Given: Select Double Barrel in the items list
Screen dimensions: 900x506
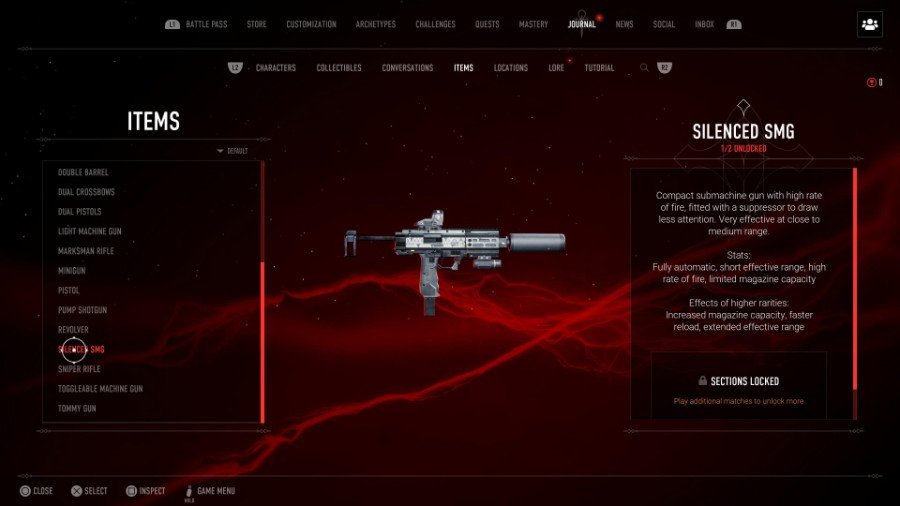Looking at the screenshot, I should click(x=83, y=172).
